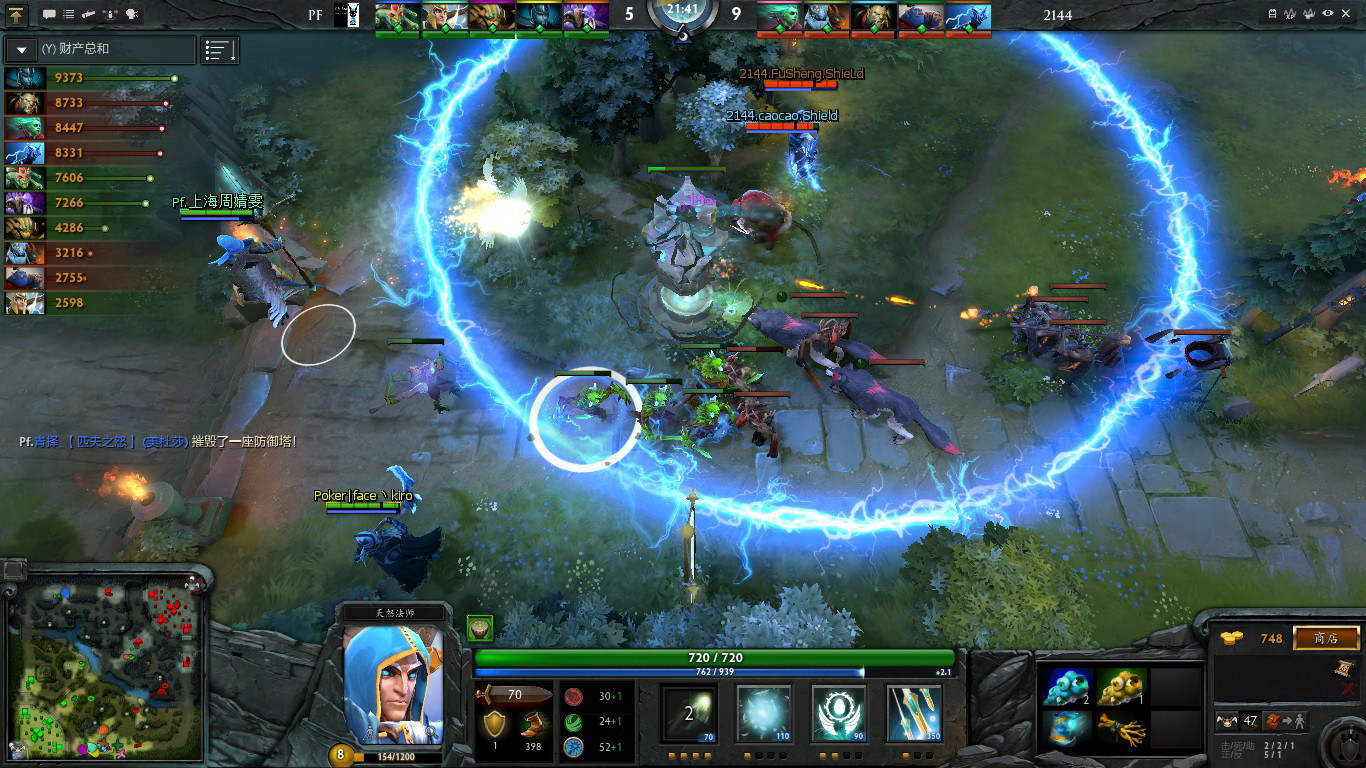
Task: Open the 商店 shop button
Action: (1326, 638)
